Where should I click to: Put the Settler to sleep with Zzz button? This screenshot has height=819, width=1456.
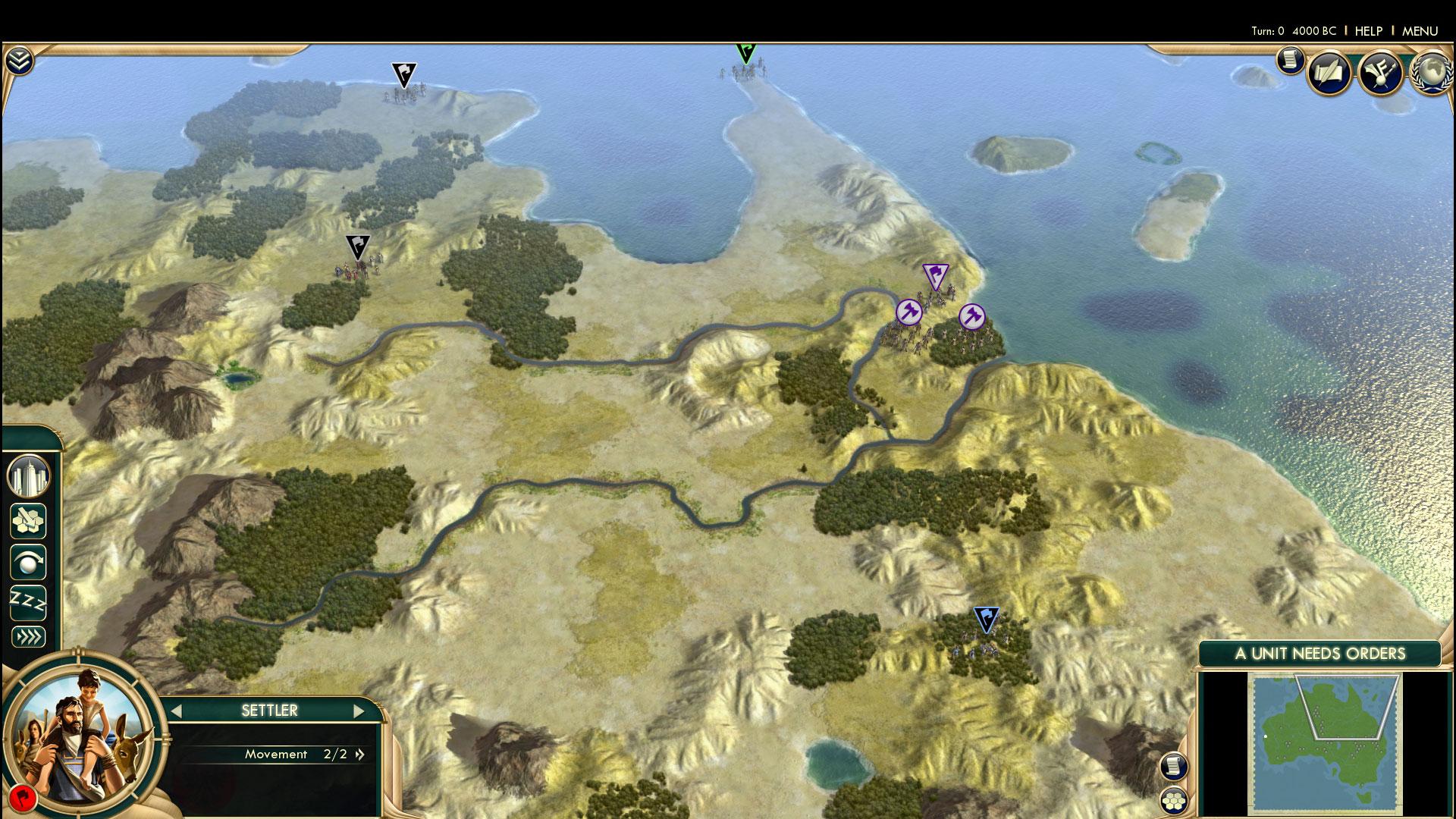[29, 603]
